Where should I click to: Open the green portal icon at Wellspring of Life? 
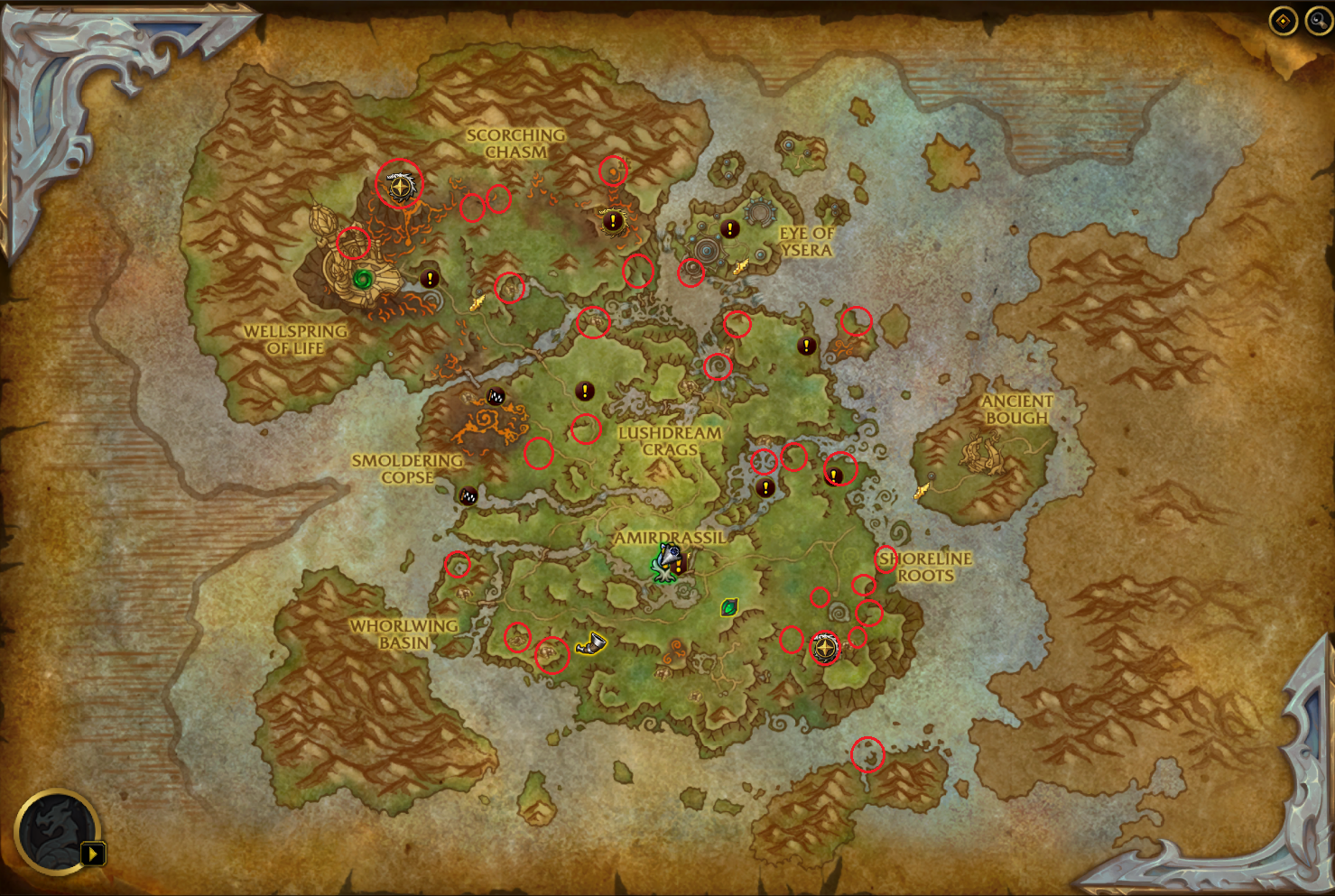pos(365,279)
